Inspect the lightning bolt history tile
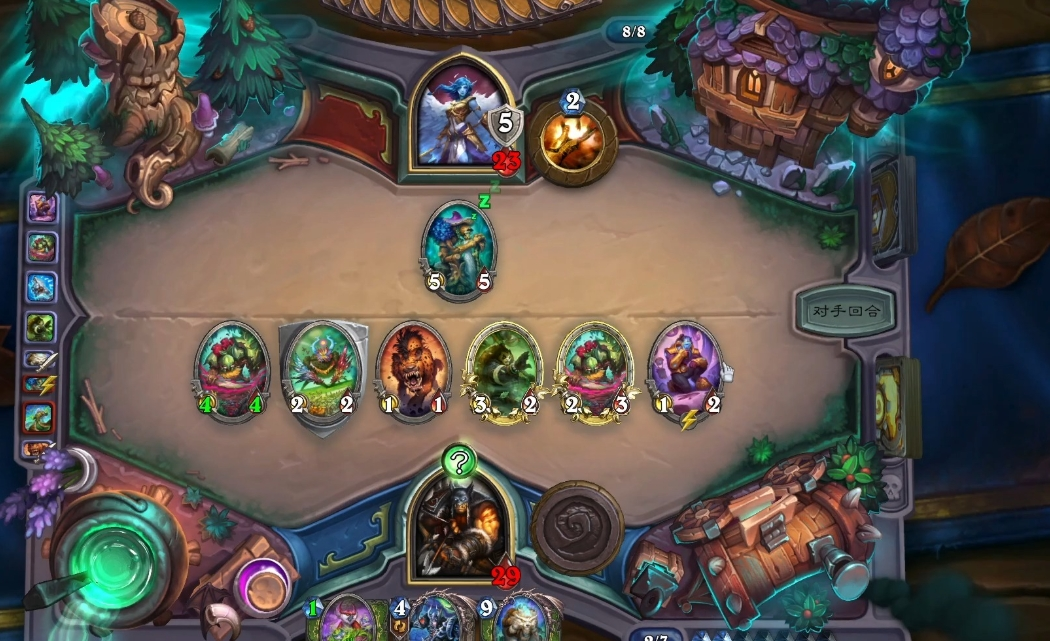Viewport: 1050px width, 641px height. click(x=40, y=383)
